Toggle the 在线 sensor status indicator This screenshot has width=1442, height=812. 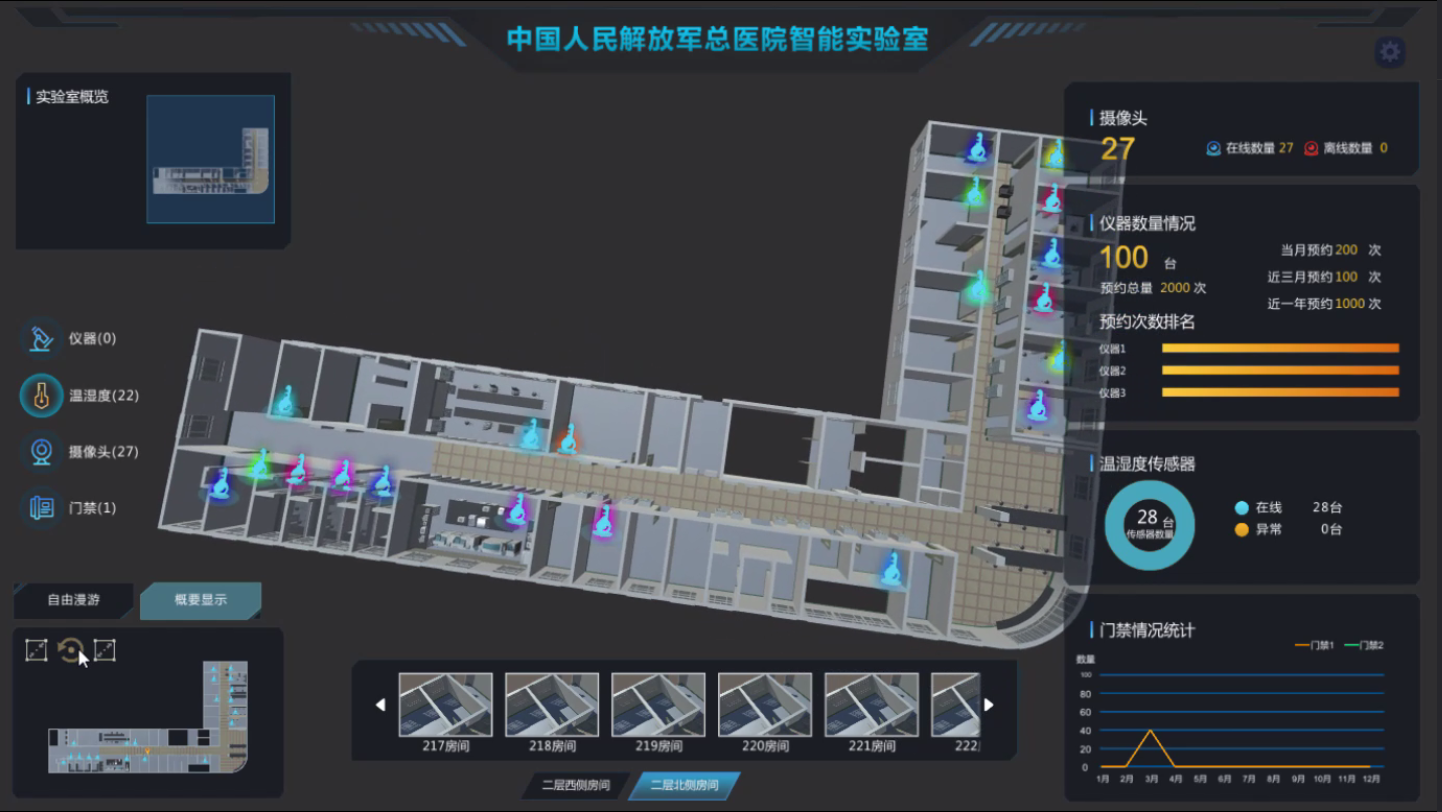click(x=1241, y=508)
